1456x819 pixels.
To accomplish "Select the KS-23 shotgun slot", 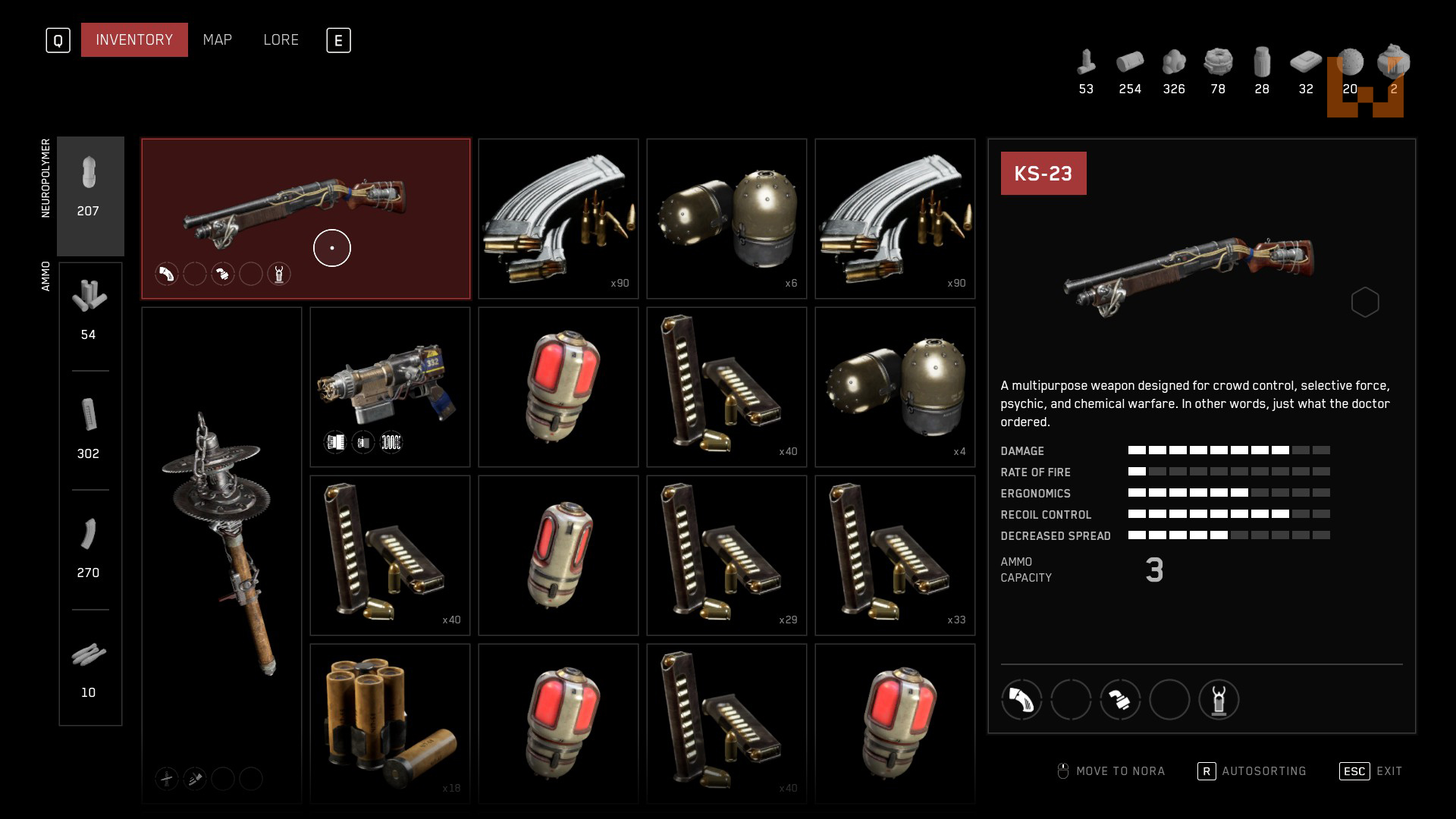I will pos(306,218).
